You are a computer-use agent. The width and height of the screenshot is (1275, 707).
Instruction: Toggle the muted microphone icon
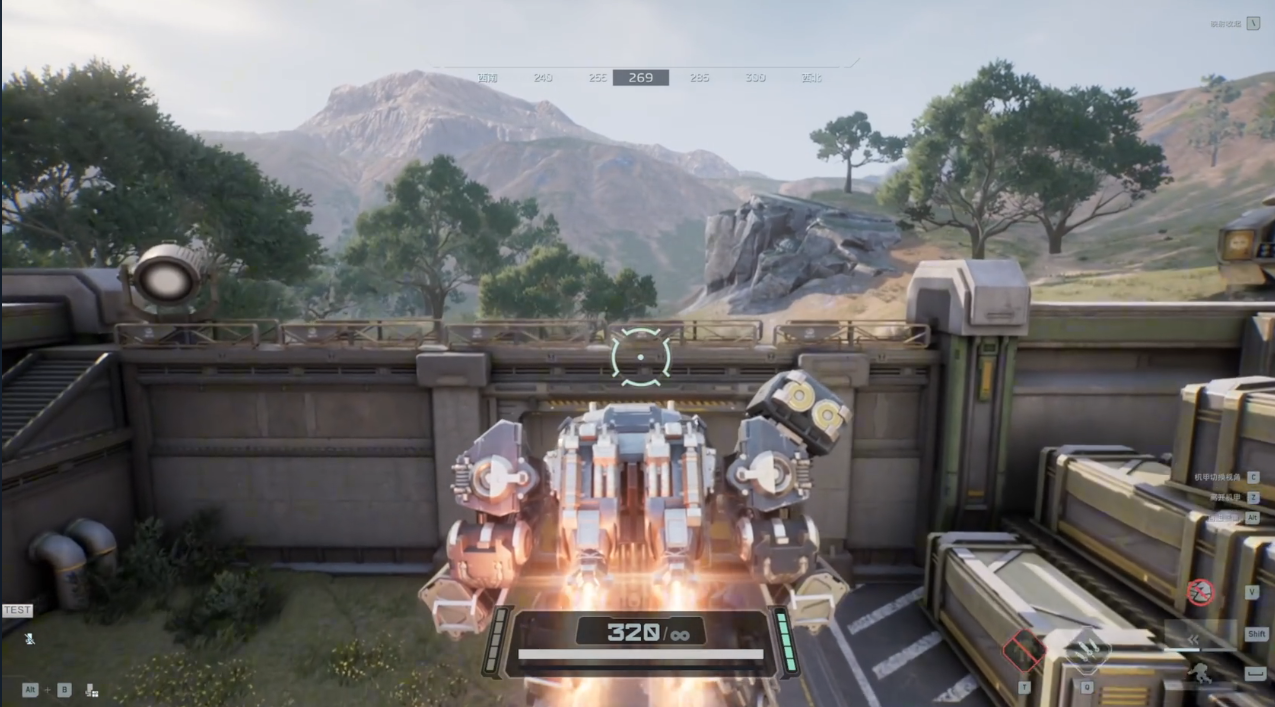[30, 638]
